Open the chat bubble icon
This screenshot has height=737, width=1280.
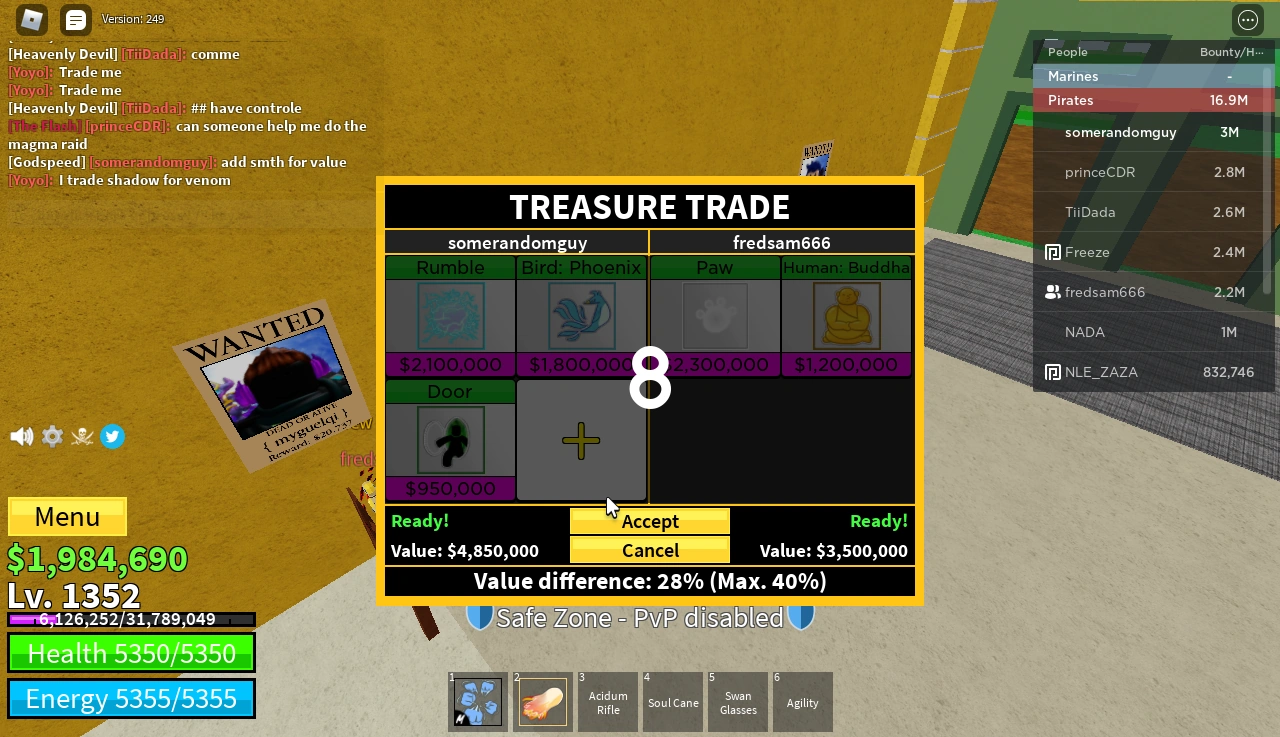click(x=75, y=19)
